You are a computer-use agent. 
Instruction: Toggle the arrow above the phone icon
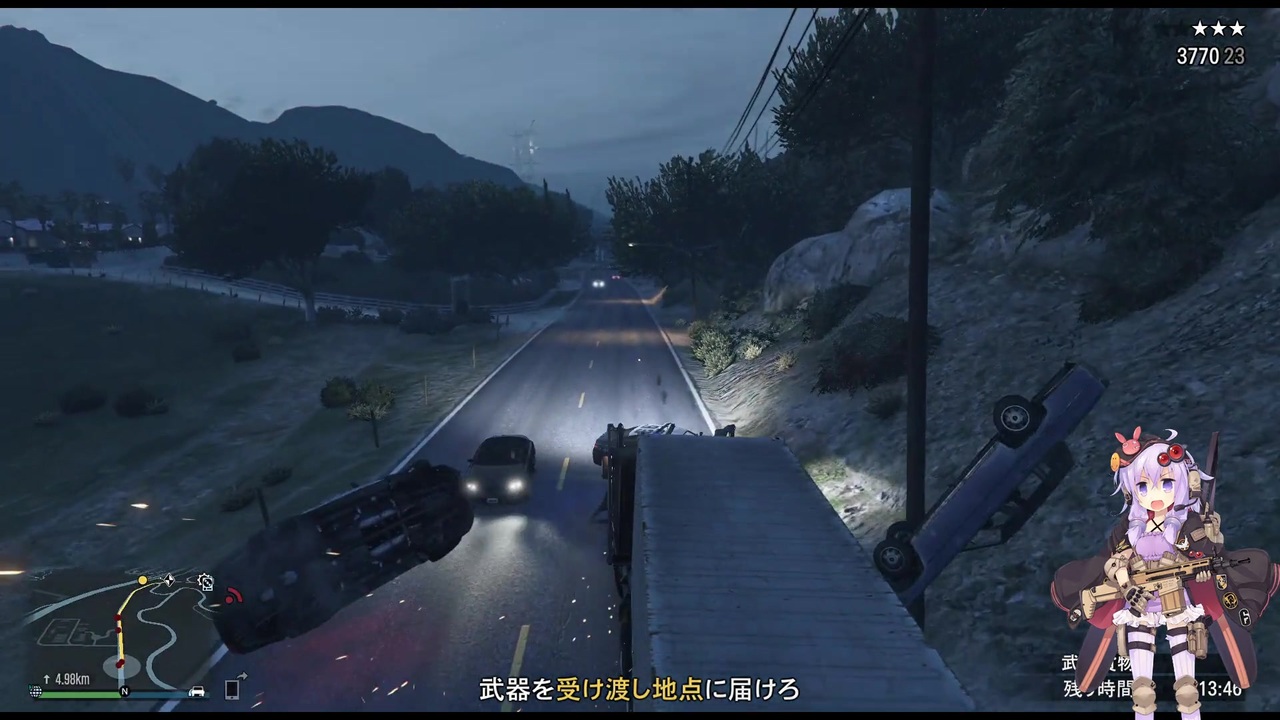pyautogui.click(x=242, y=676)
